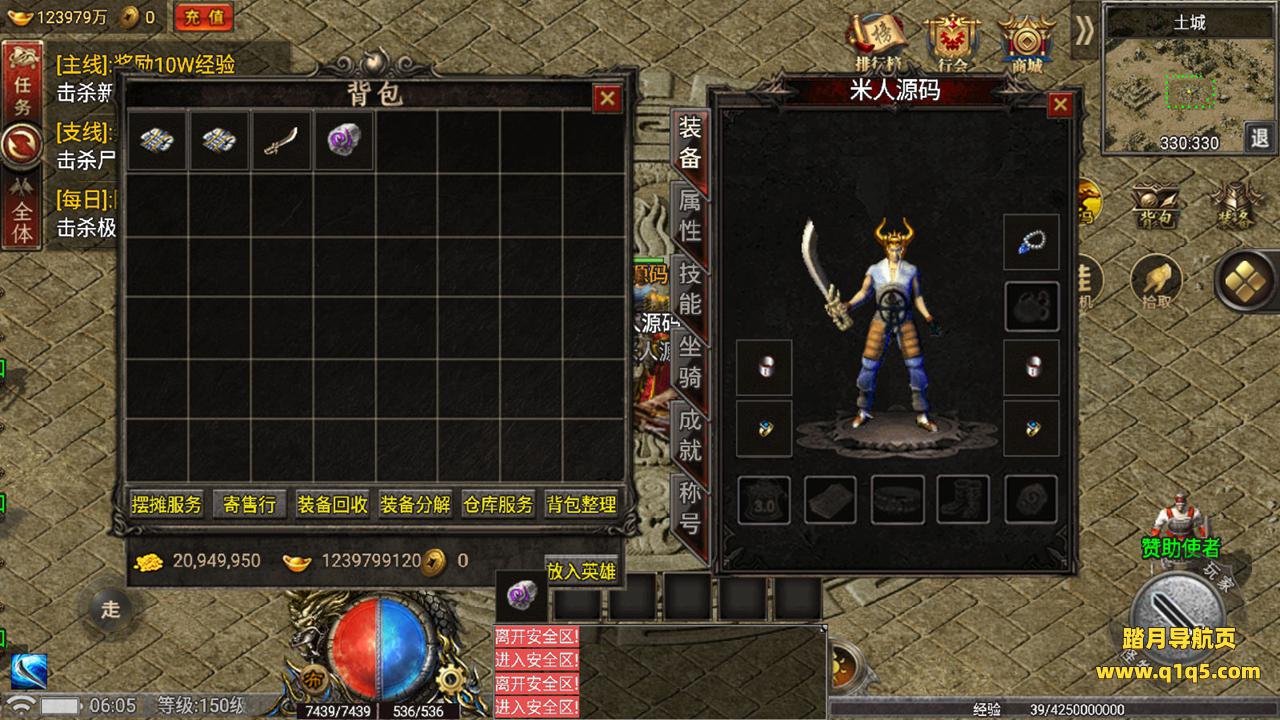
Task: Switch to the 技能 skills tab
Action: [x=690, y=288]
